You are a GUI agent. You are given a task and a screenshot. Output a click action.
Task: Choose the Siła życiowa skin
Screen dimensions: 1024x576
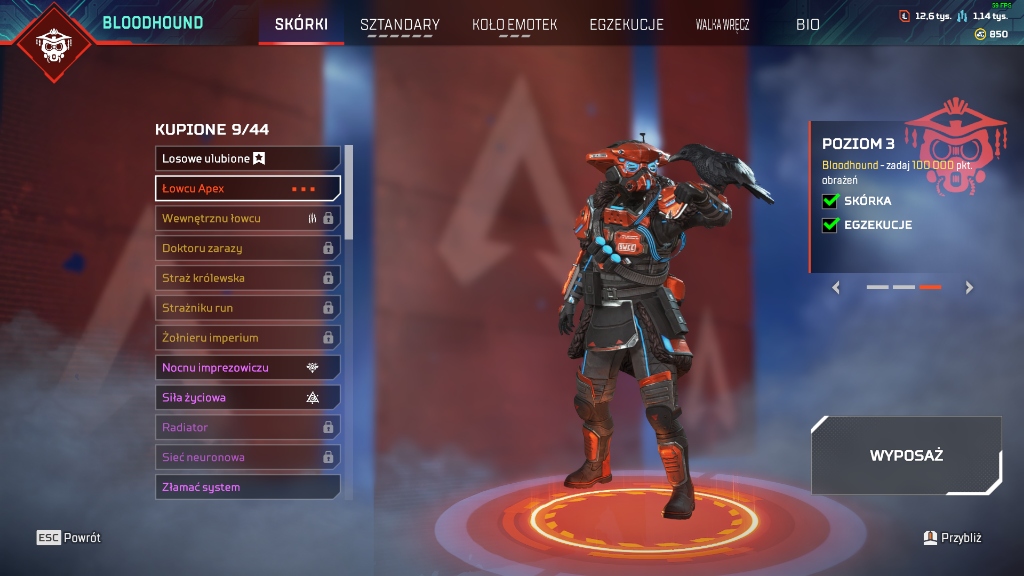(x=248, y=397)
